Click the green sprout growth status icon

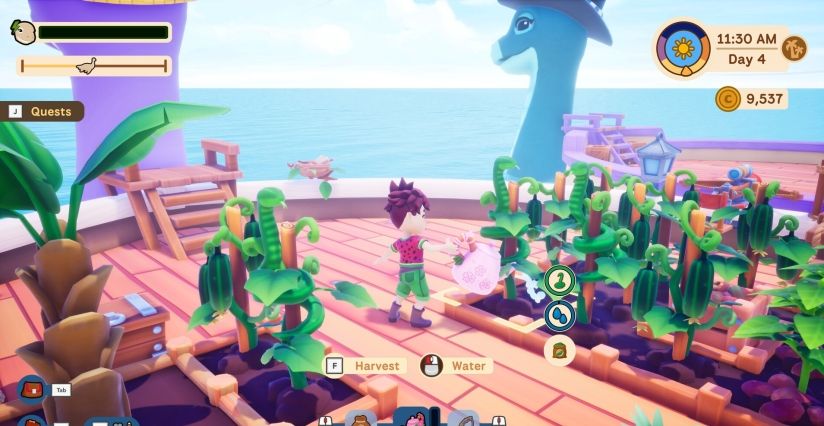(x=559, y=282)
